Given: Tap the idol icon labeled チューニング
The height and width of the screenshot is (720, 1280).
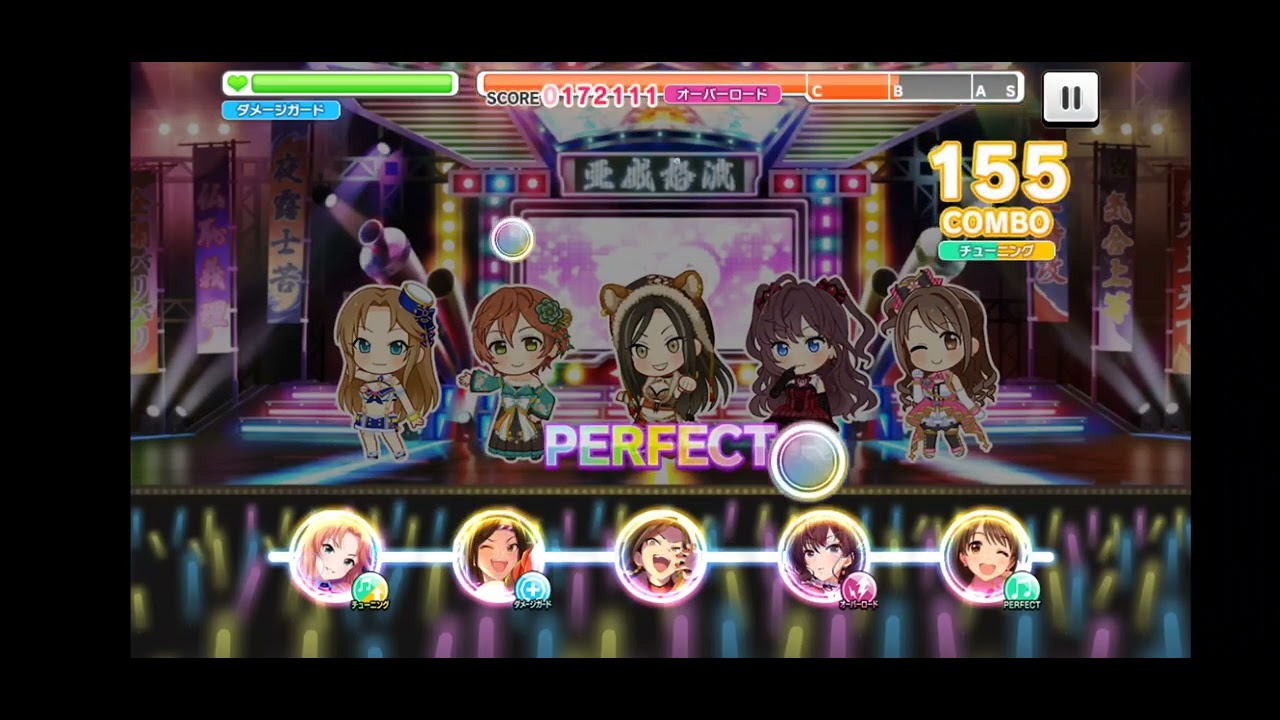Looking at the screenshot, I should coord(335,556).
